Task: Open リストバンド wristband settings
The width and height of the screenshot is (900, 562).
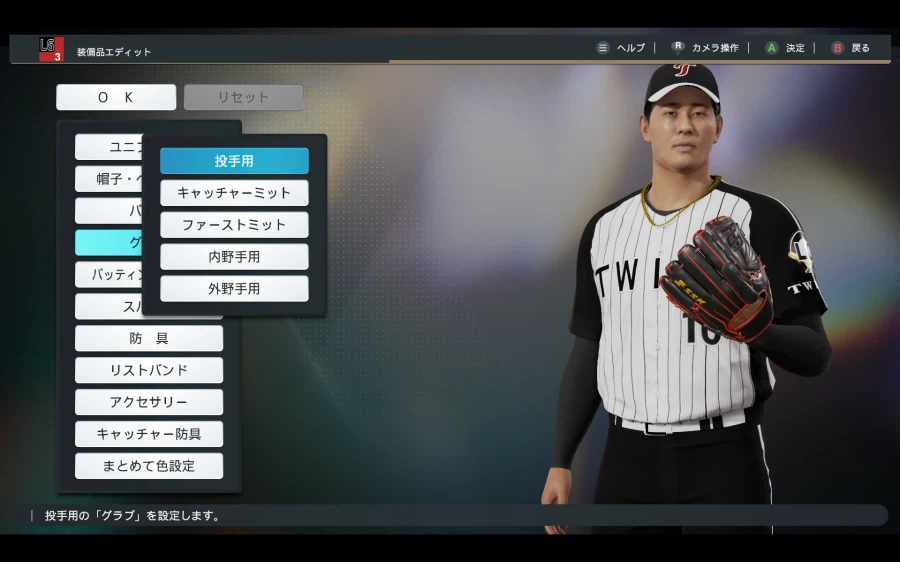Action: point(149,370)
